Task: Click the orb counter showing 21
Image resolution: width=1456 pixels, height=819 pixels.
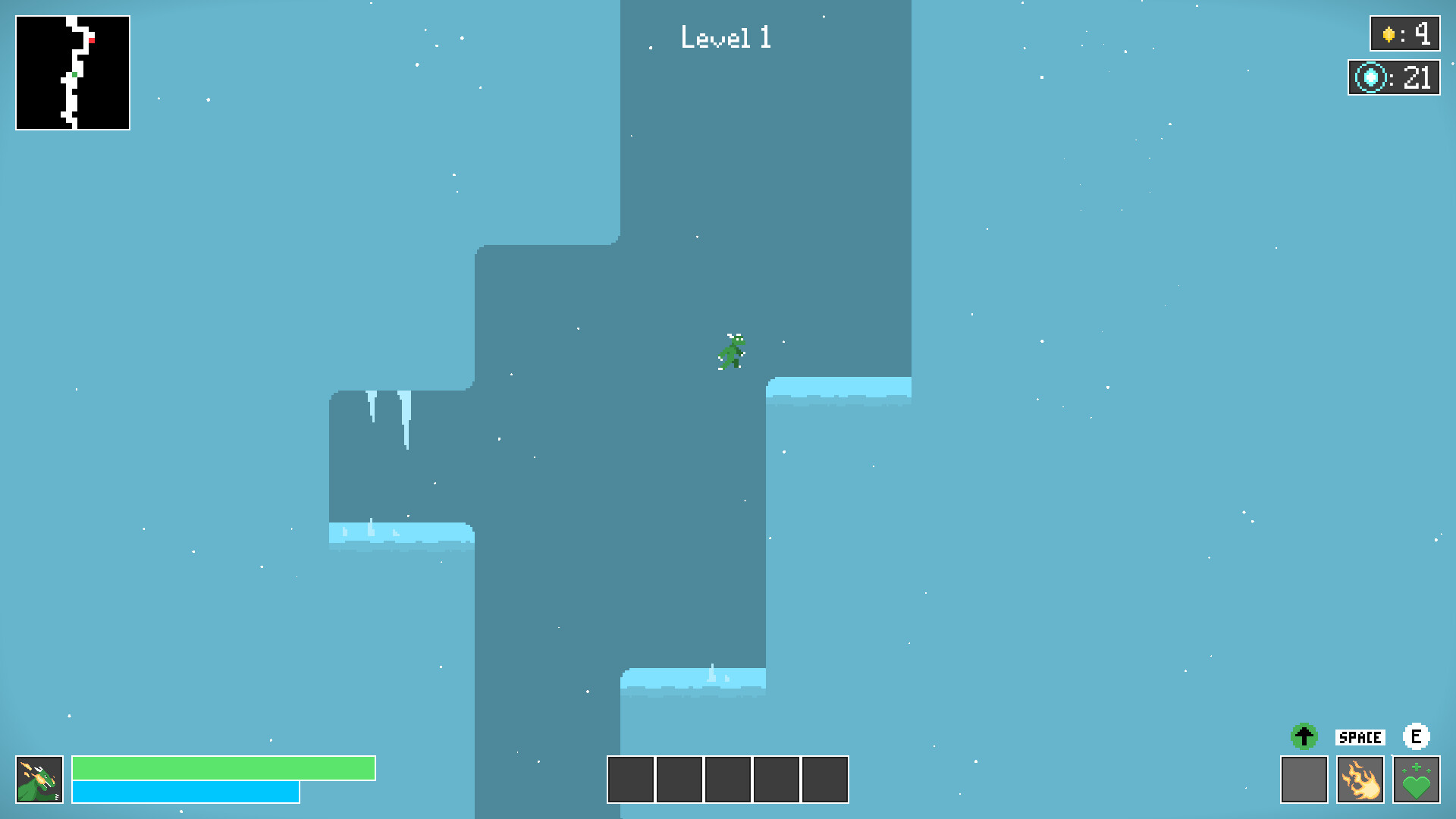Action: point(1416,77)
